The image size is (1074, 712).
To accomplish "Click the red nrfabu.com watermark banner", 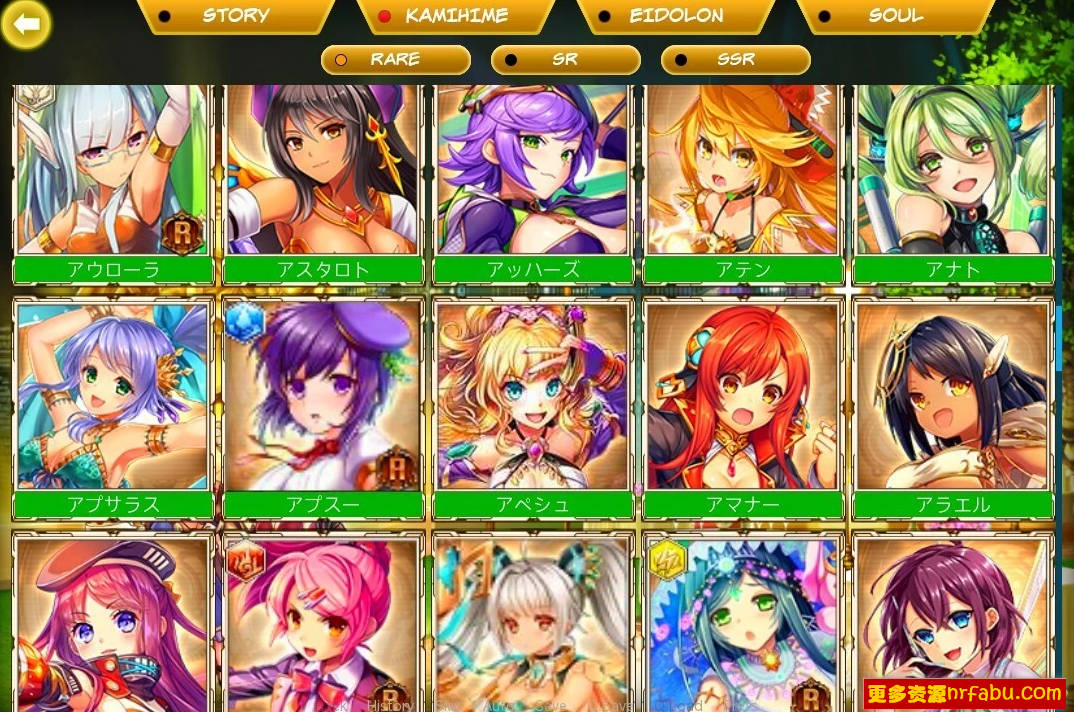I will click(964, 692).
